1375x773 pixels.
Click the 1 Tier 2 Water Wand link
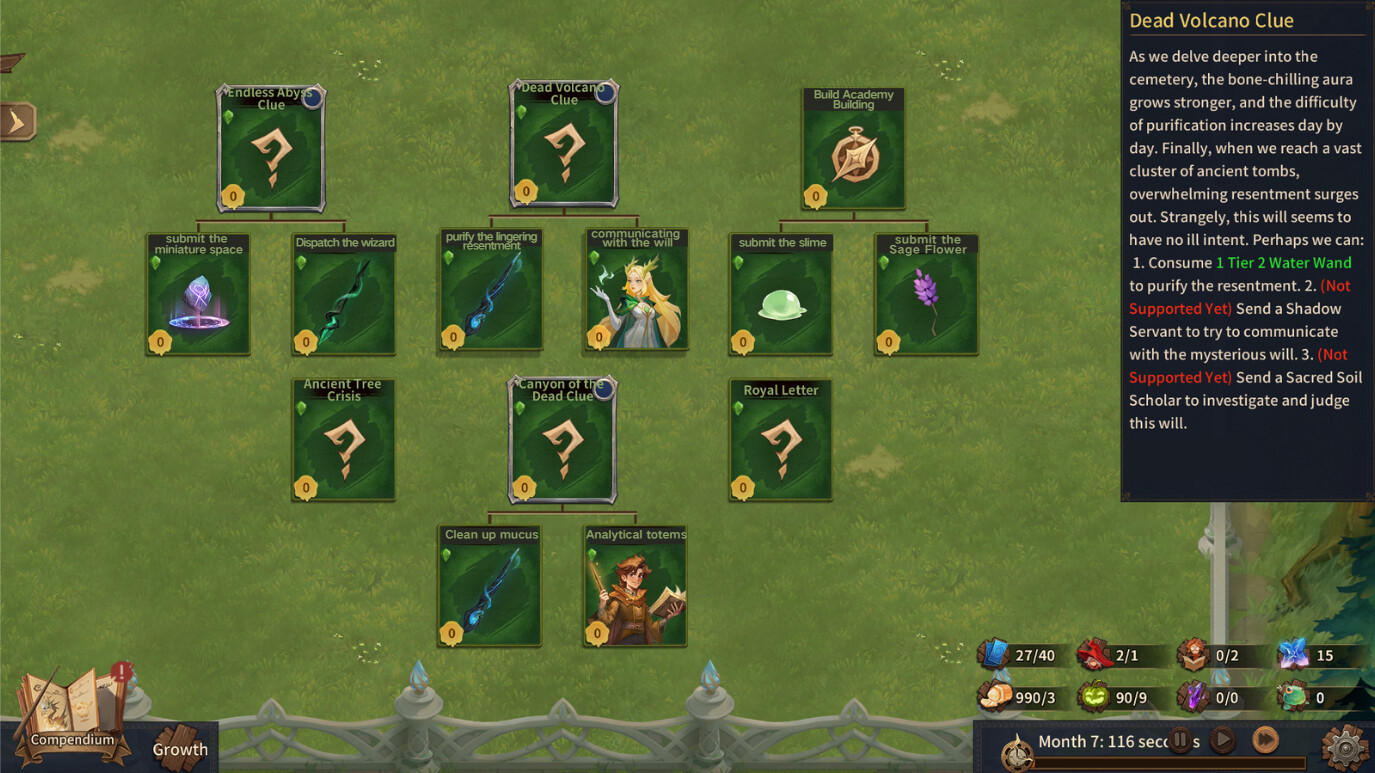point(1283,262)
